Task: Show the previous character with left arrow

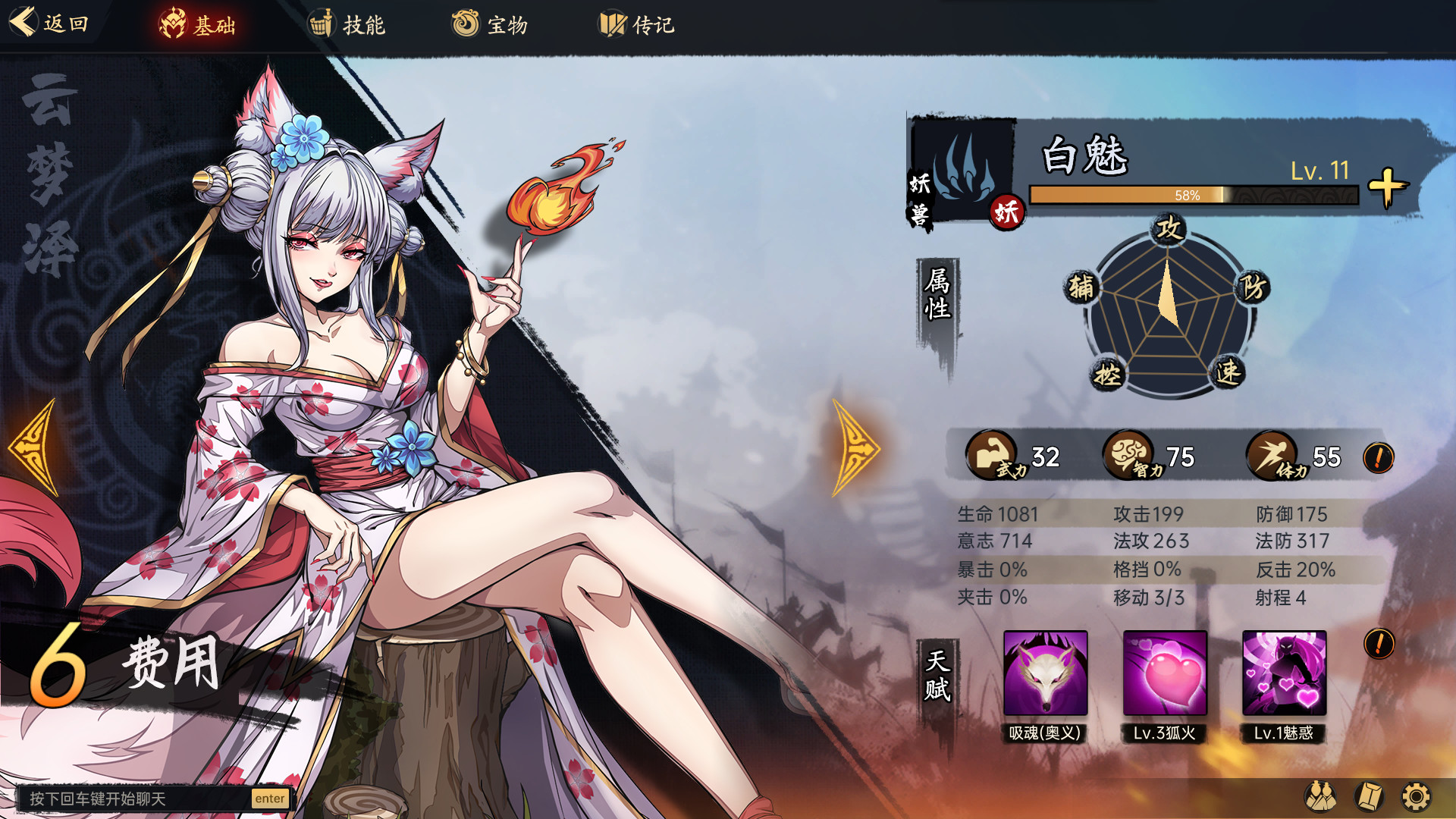Action: click(33, 447)
